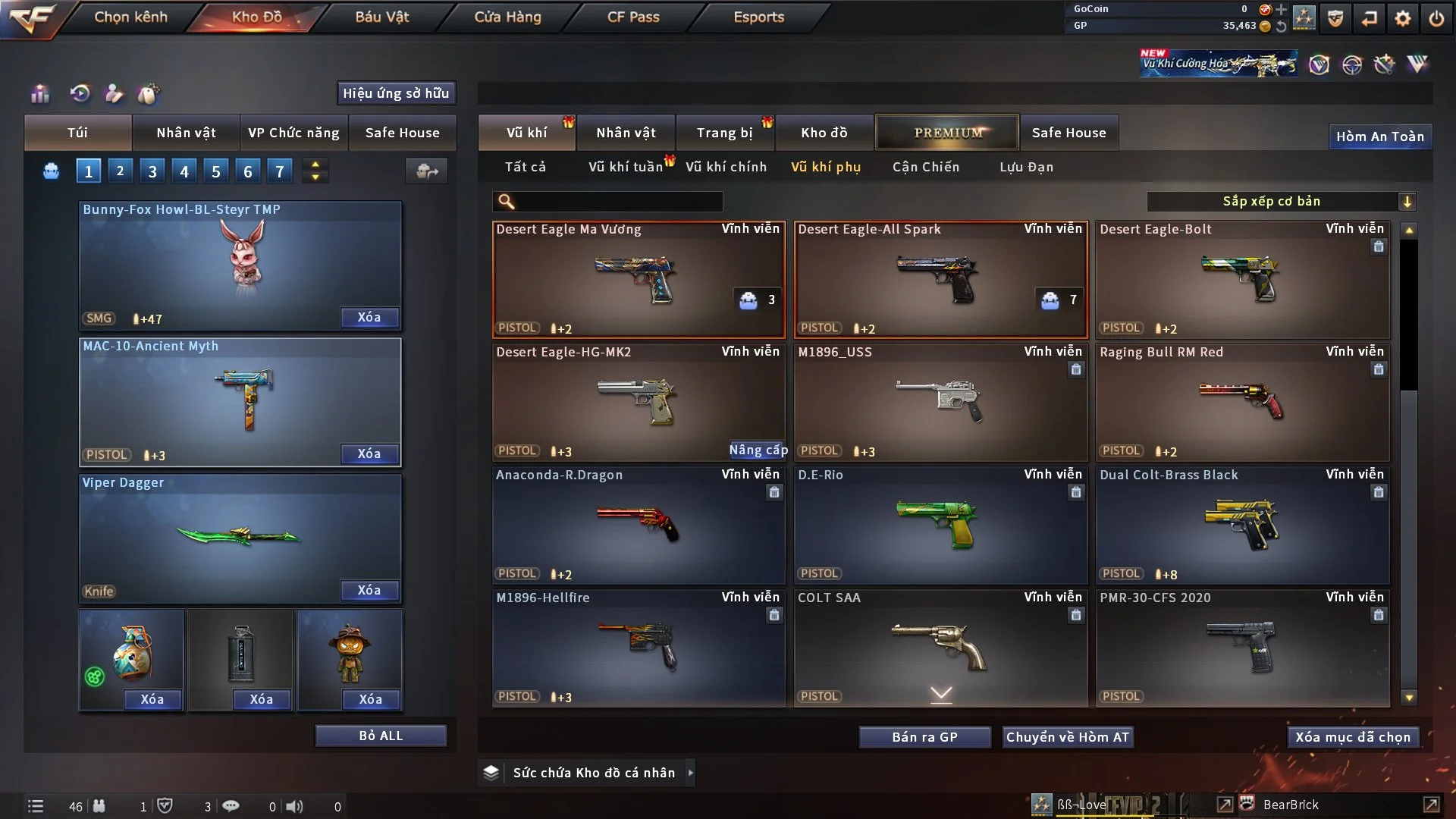Remove the Viper Dagger with Xóa
The width and height of the screenshot is (1456, 819).
[369, 590]
